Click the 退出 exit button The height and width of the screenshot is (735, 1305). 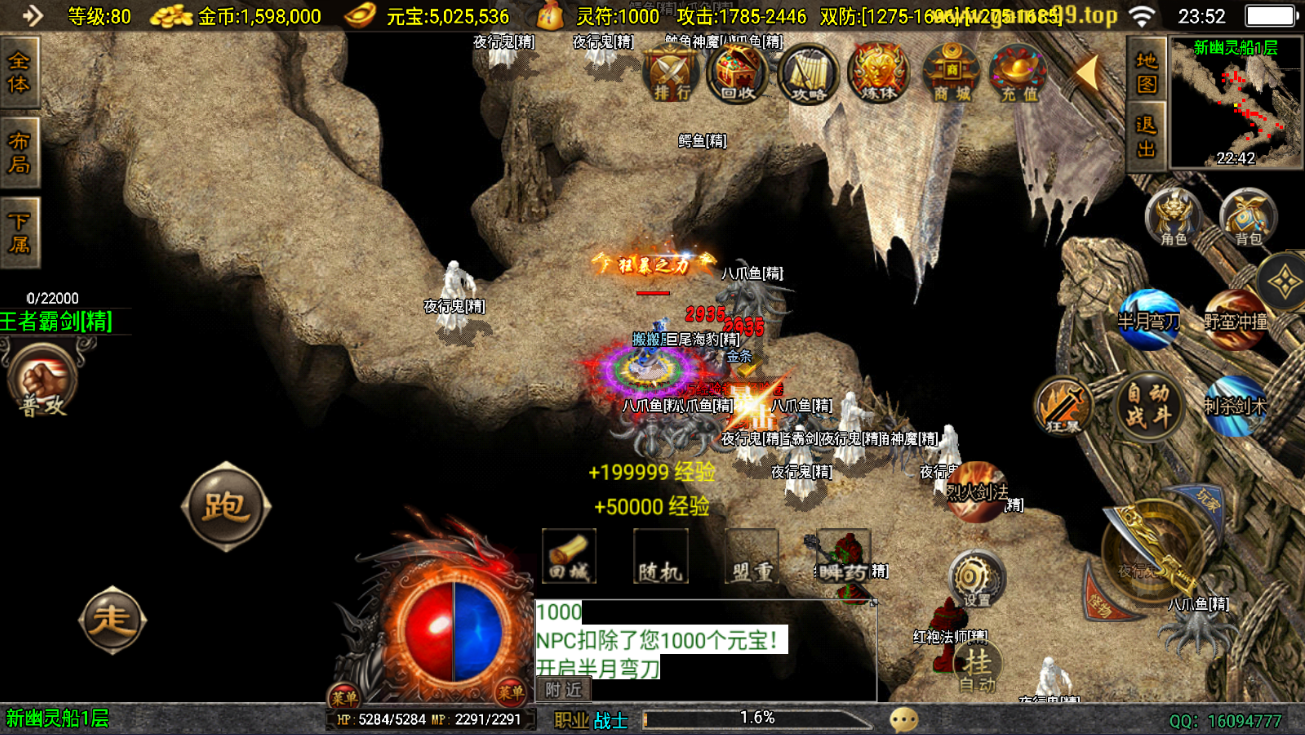tap(1146, 137)
